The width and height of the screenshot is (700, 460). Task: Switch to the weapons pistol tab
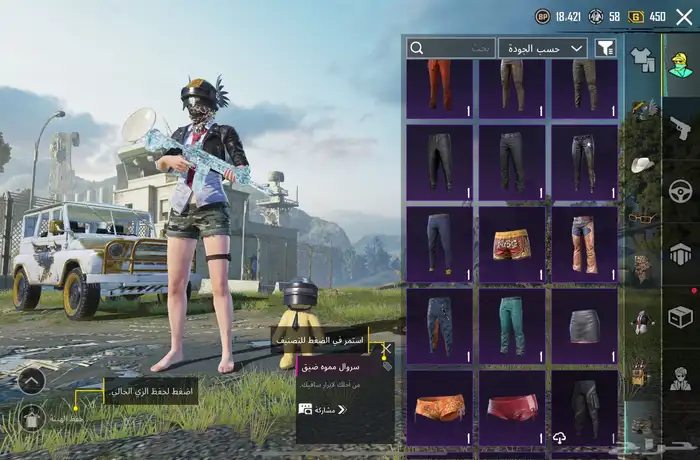pos(680,127)
